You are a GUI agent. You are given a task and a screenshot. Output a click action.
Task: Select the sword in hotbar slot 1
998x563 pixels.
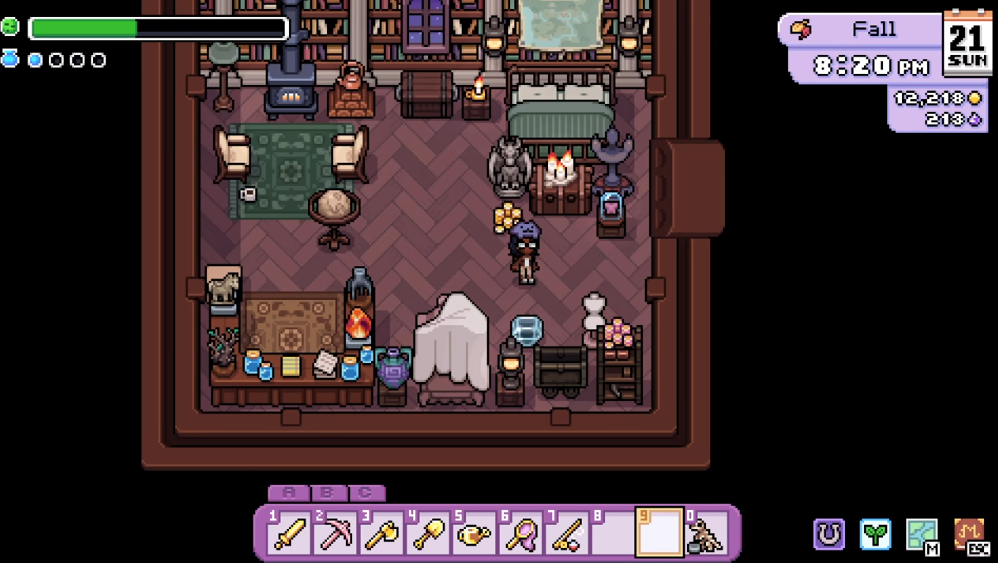click(x=289, y=533)
